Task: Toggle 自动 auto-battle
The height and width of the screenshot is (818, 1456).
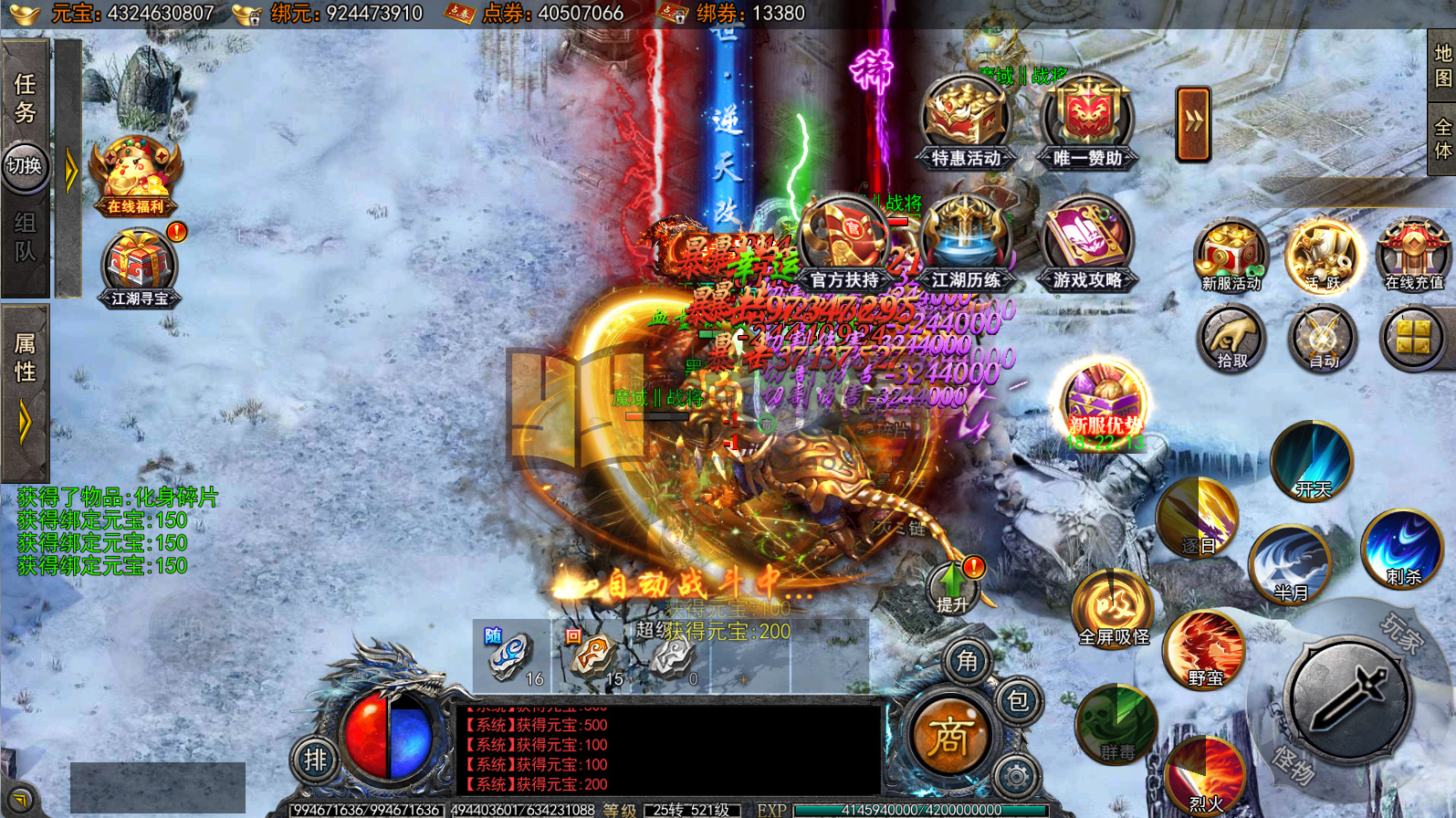Action: [1322, 339]
